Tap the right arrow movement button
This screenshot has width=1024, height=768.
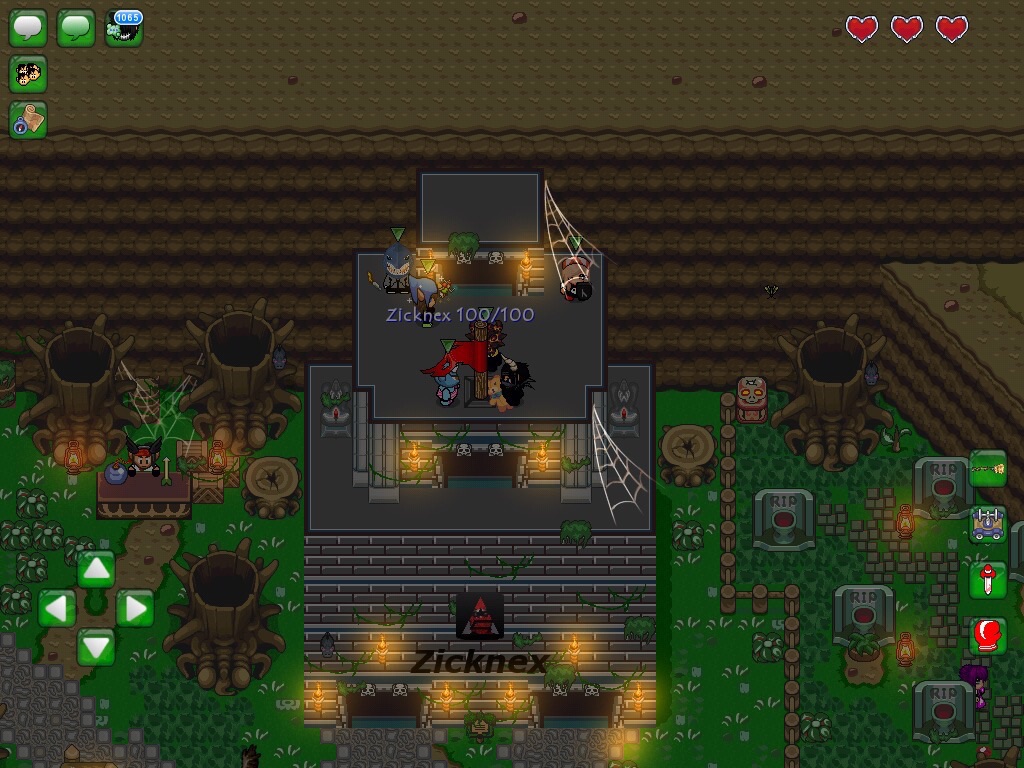tap(135, 608)
